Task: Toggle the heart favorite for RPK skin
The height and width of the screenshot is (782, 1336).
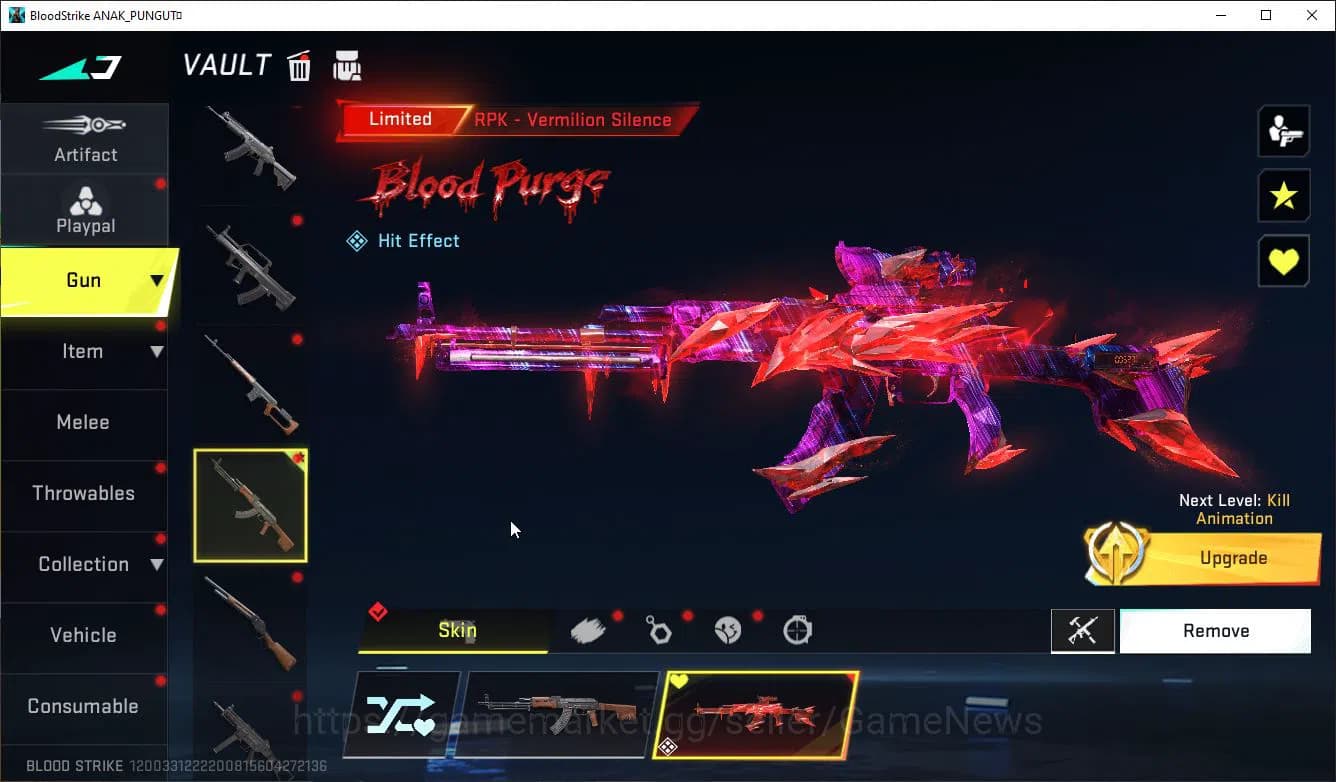Action: pos(1284,261)
